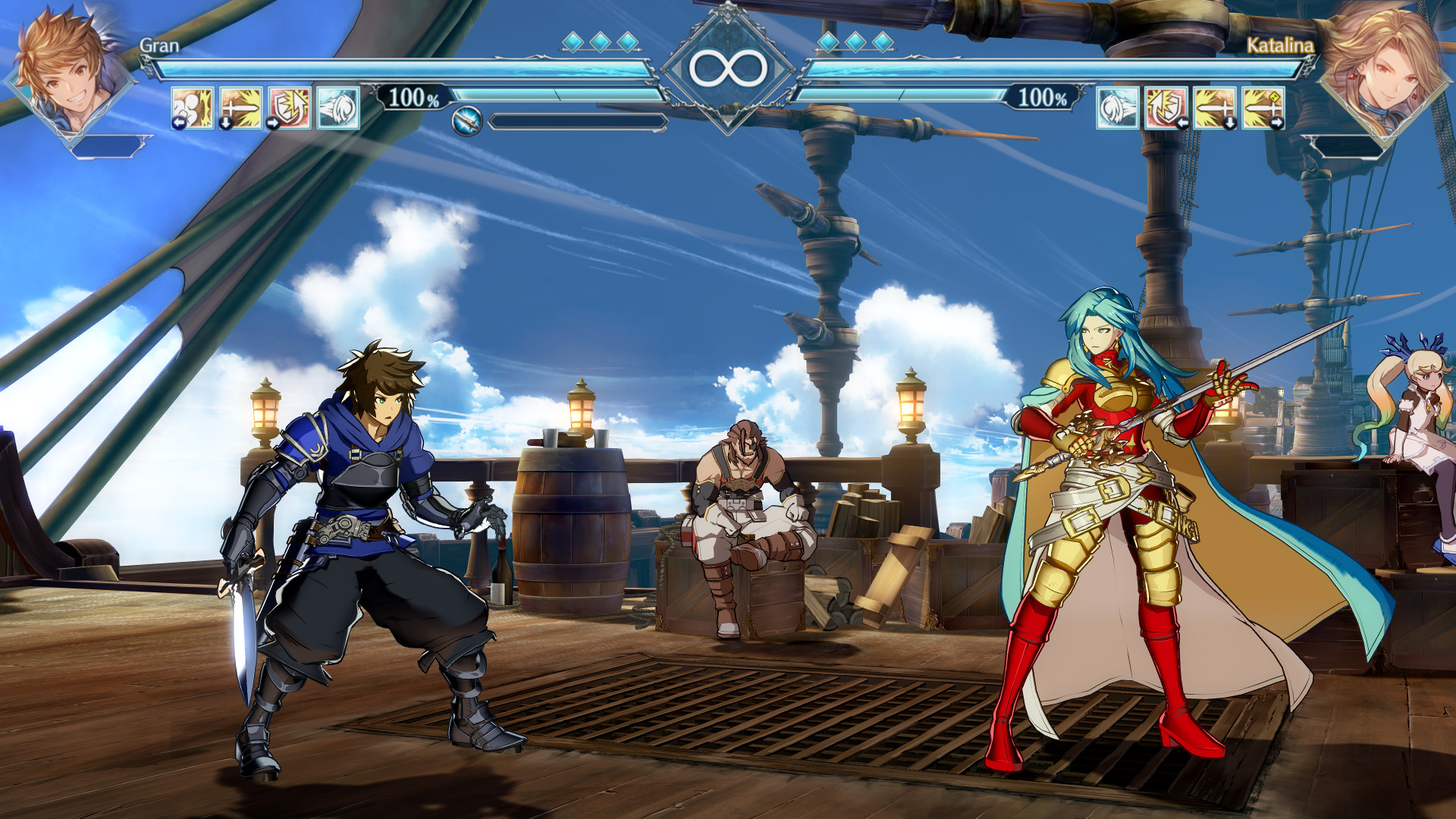
Task: Click the infinity timer emblem at top center
Action: pos(730,67)
